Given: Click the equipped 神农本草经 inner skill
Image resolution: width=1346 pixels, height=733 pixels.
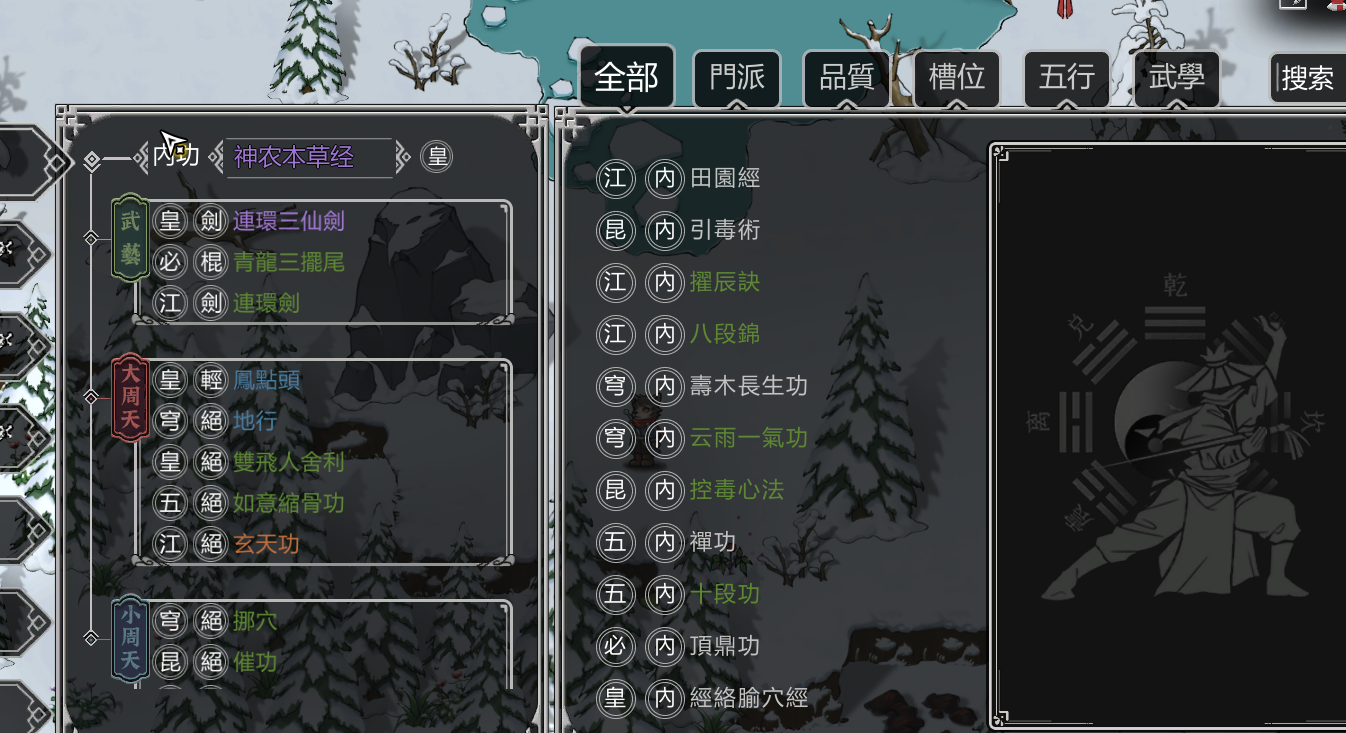Looking at the screenshot, I should click(308, 157).
